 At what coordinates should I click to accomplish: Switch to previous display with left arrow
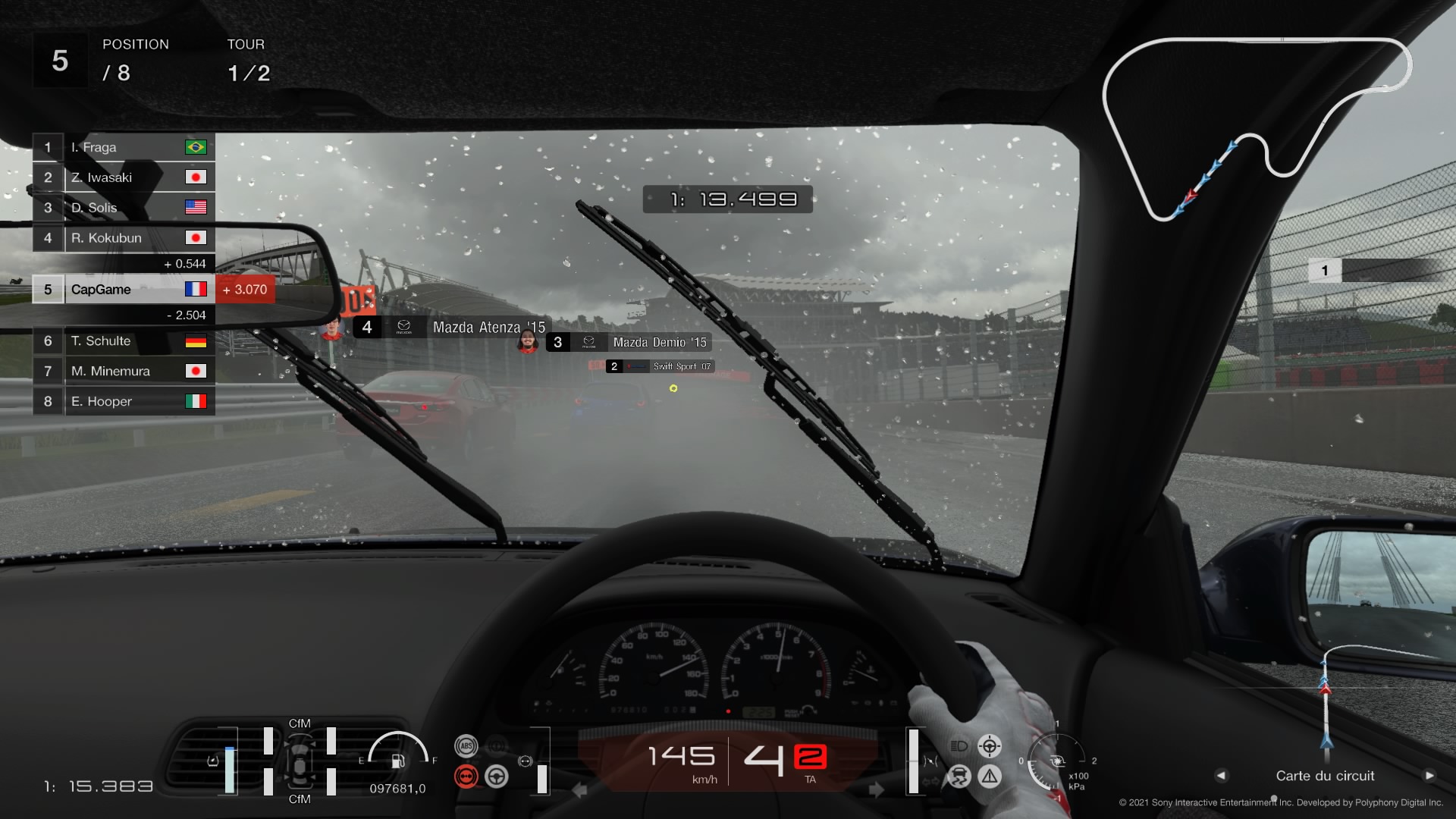click(1221, 776)
